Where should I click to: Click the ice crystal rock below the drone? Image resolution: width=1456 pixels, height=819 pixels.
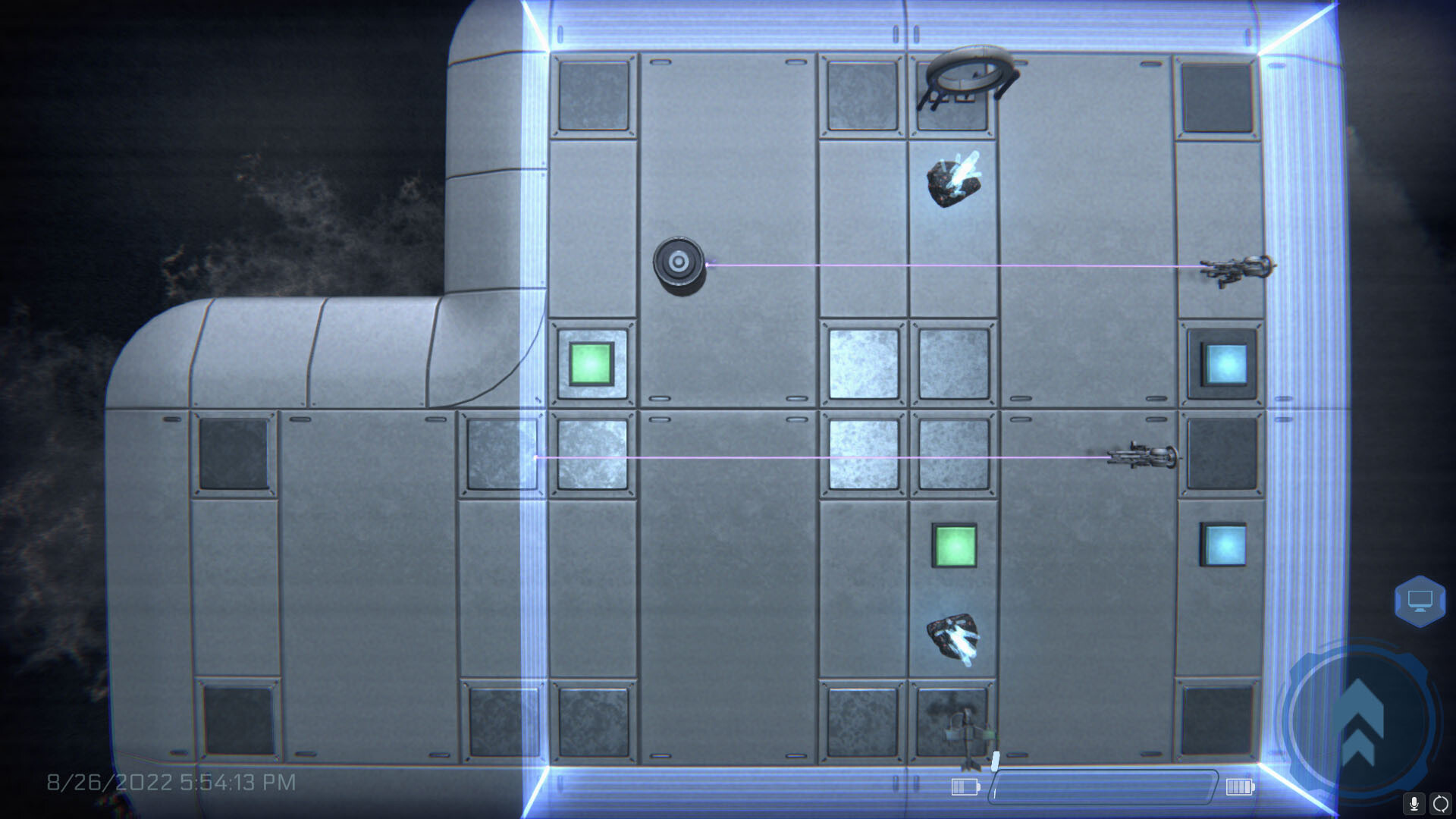point(955,180)
